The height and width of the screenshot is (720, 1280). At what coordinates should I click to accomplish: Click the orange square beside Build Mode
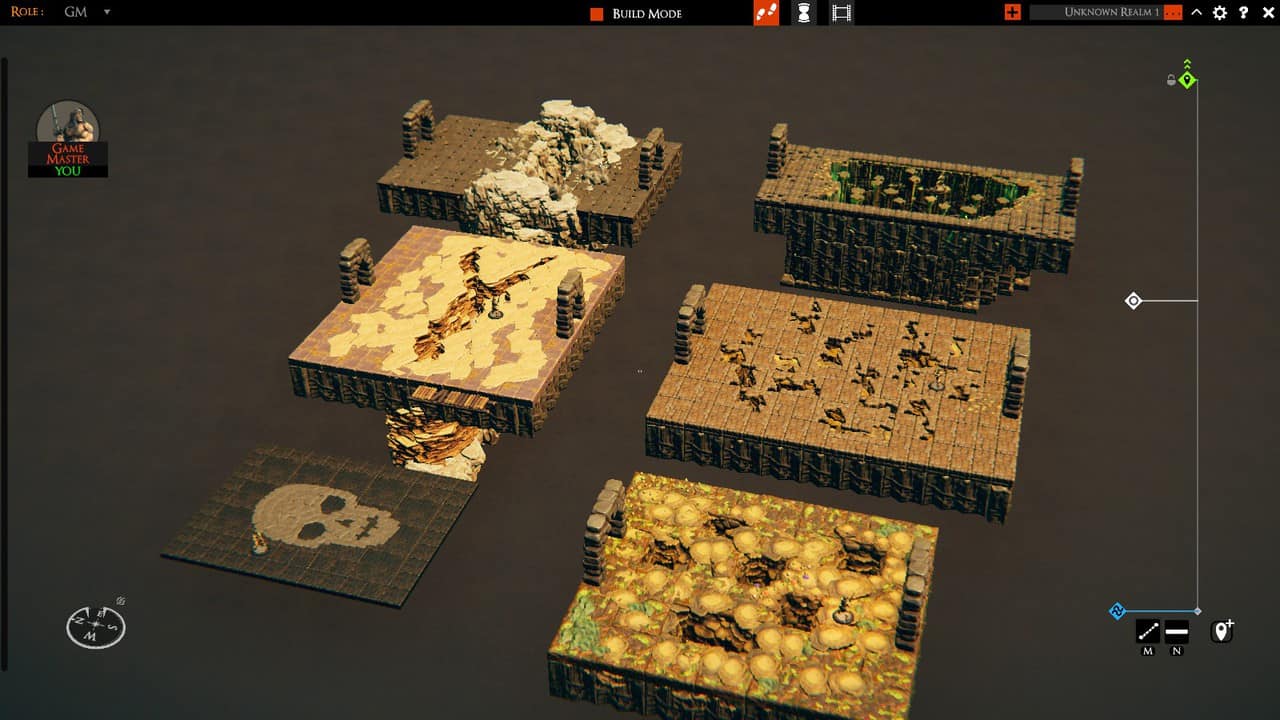[596, 13]
